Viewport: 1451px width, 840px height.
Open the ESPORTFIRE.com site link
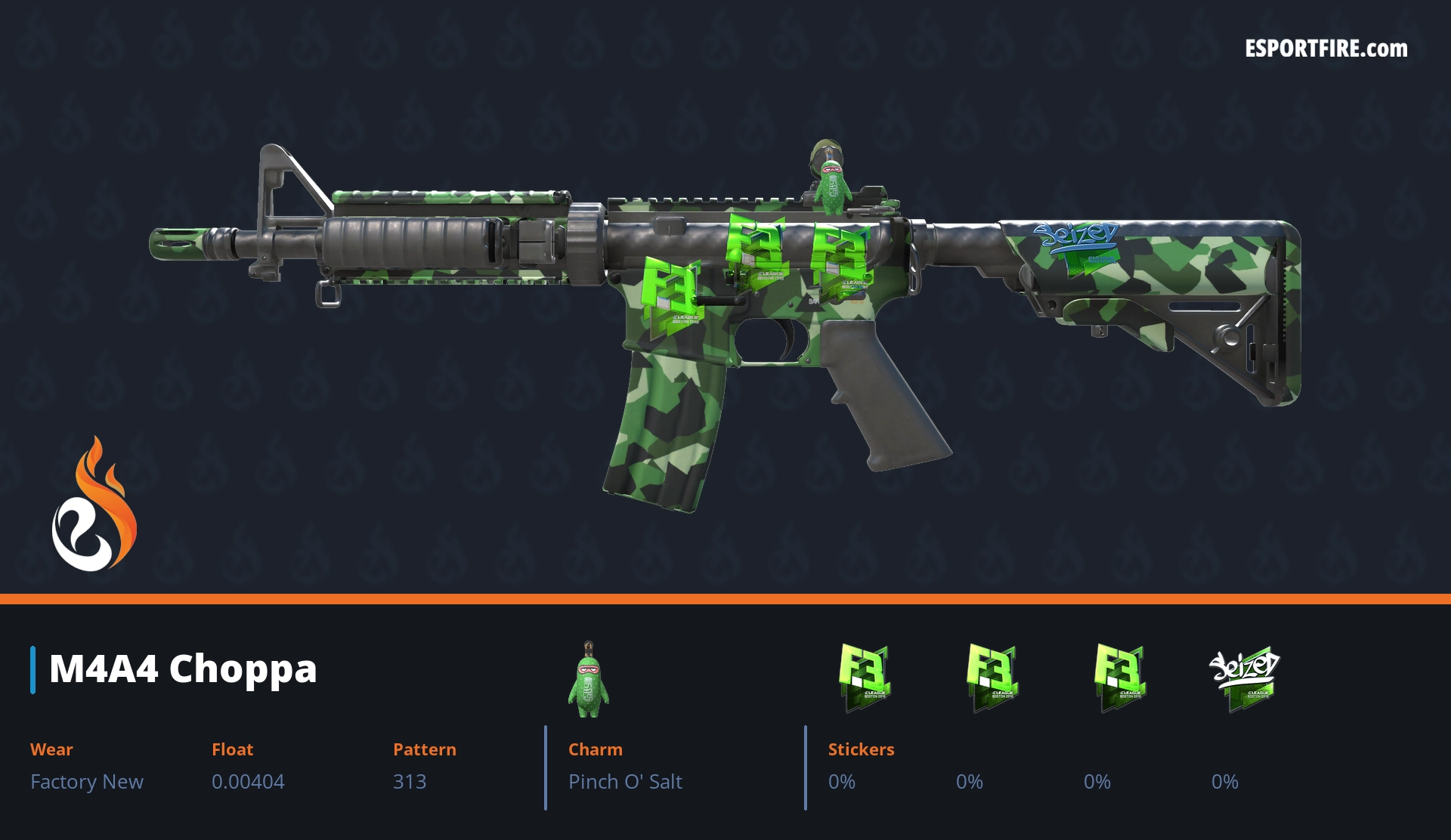click(x=1326, y=49)
